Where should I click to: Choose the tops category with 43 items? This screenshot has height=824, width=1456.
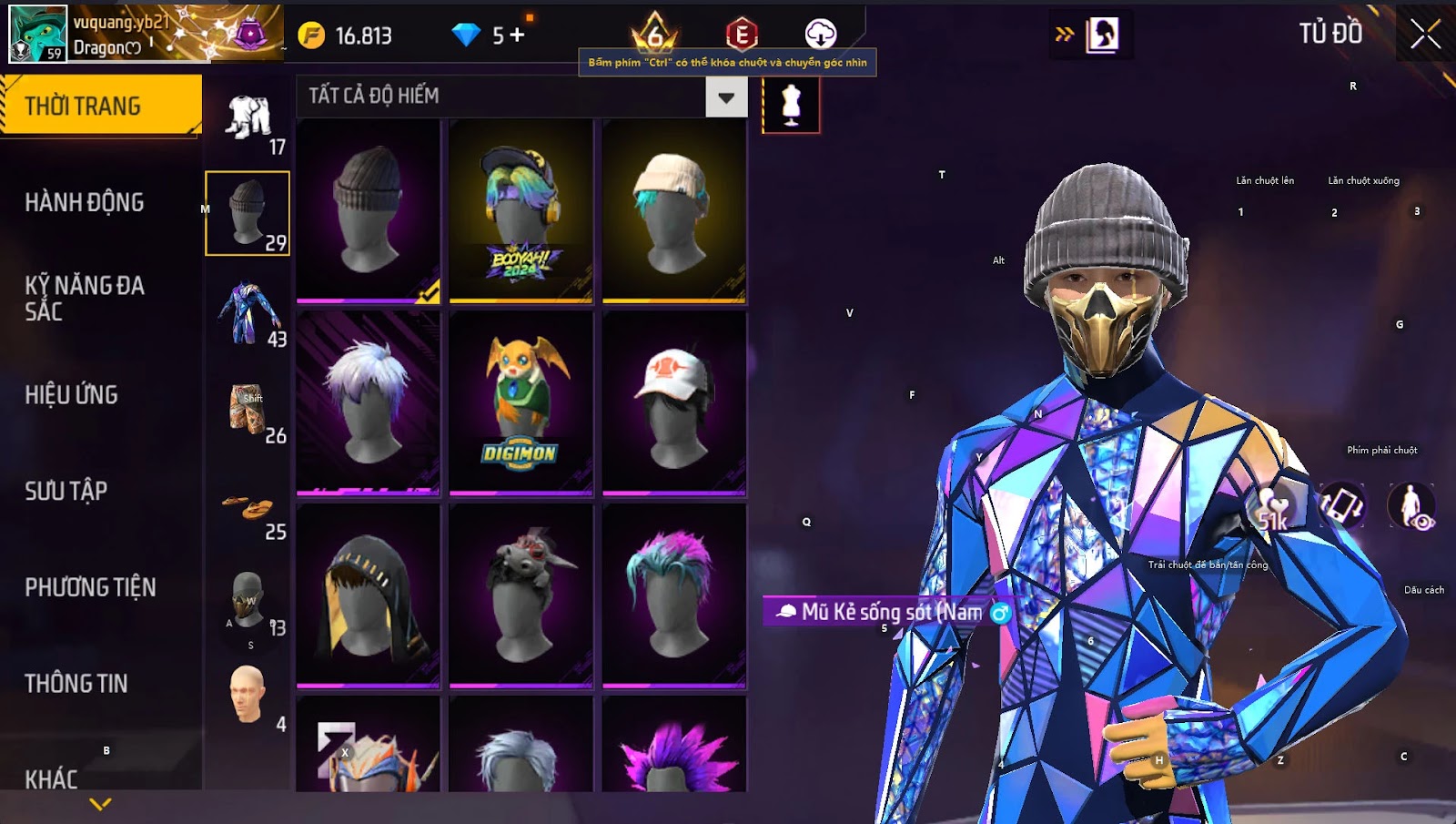point(248,313)
